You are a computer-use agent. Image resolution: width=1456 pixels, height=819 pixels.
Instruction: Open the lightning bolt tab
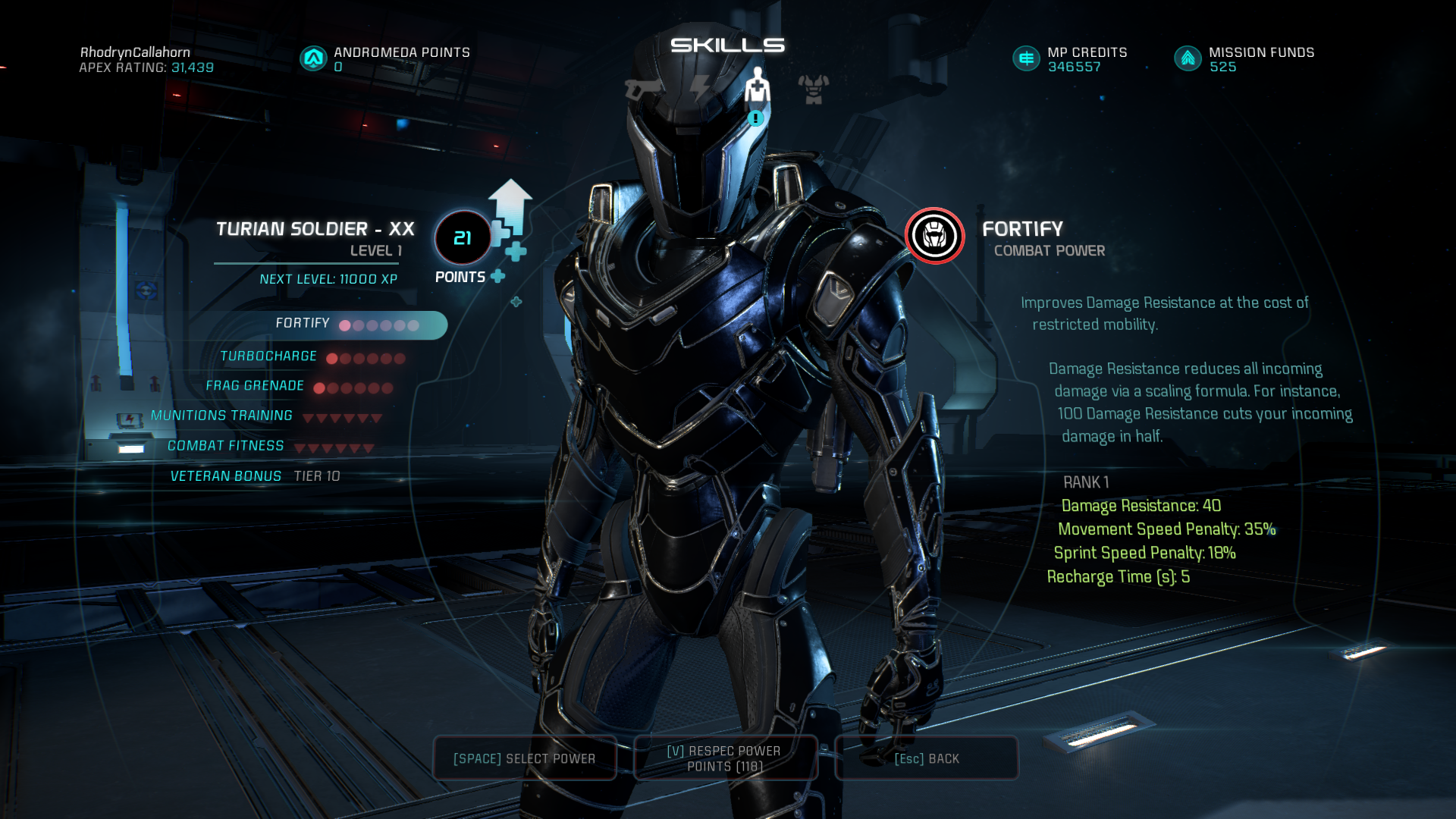tap(699, 89)
